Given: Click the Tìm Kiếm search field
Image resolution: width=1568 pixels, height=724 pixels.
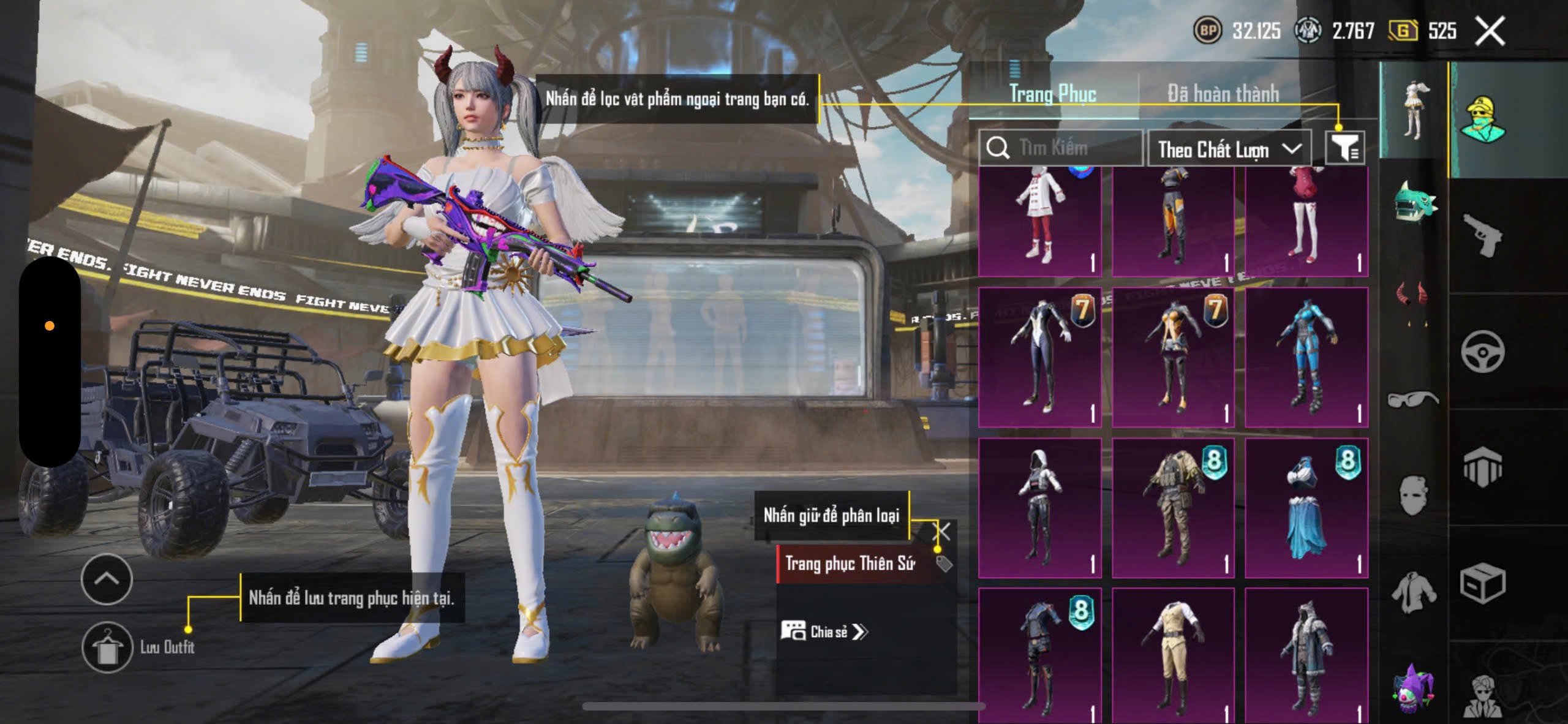Looking at the screenshot, I should click(1066, 148).
